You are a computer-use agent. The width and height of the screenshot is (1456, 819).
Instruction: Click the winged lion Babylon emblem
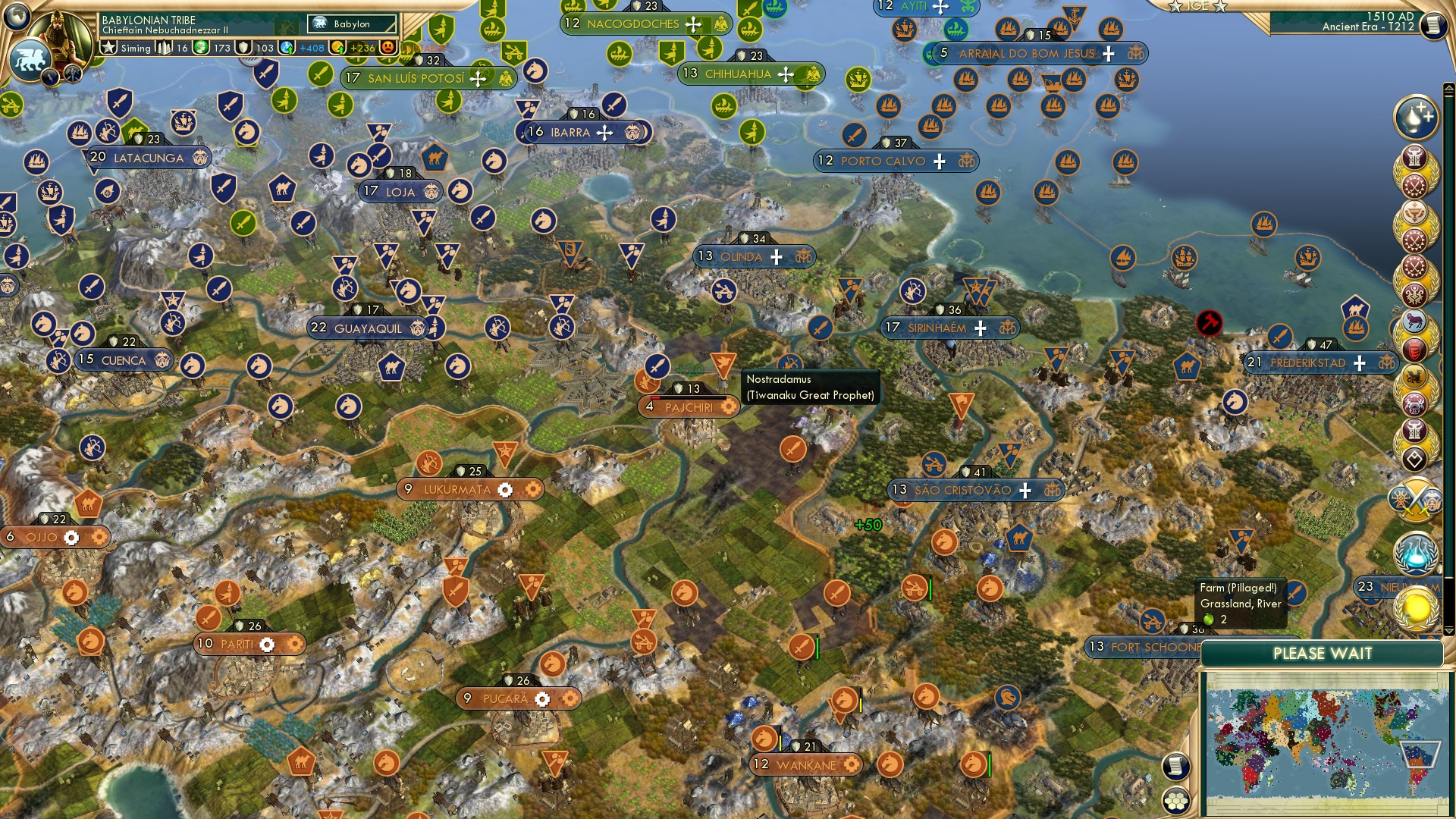tap(30, 60)
